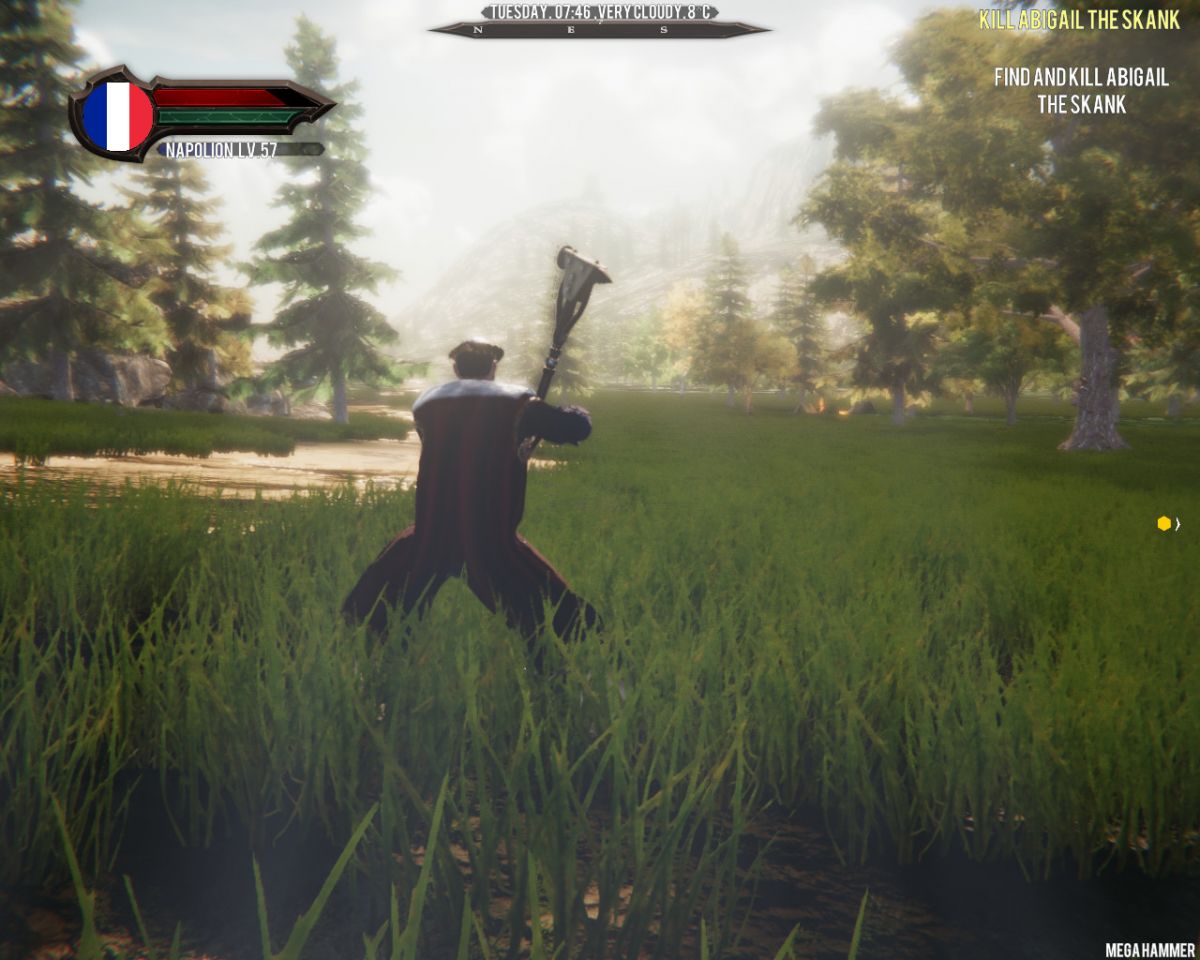
Task: Open the Kill Abigail the Skank quest title
Action: click(x=1080, y=20)
